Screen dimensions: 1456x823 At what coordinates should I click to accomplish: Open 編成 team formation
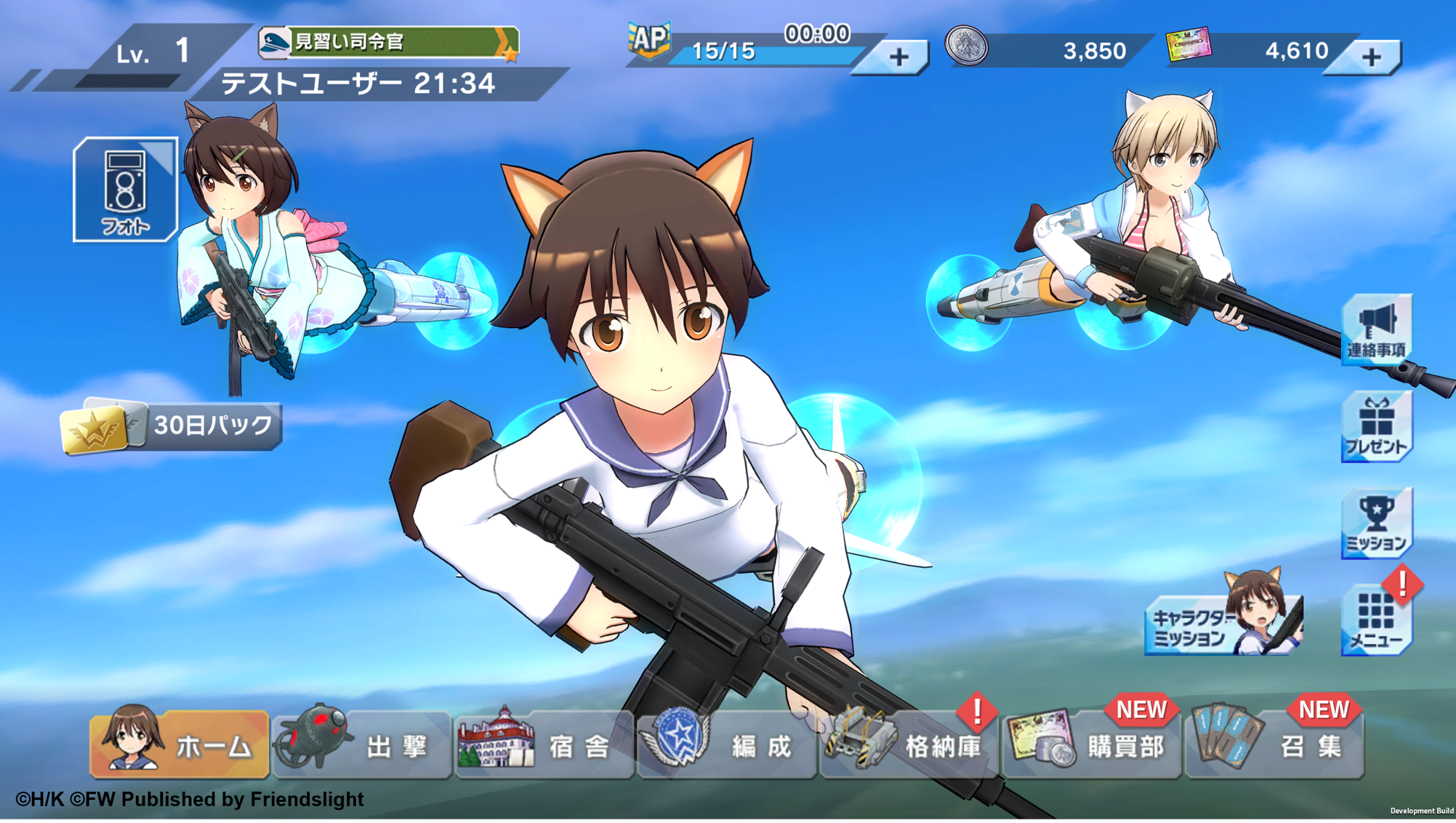(727, 744)
